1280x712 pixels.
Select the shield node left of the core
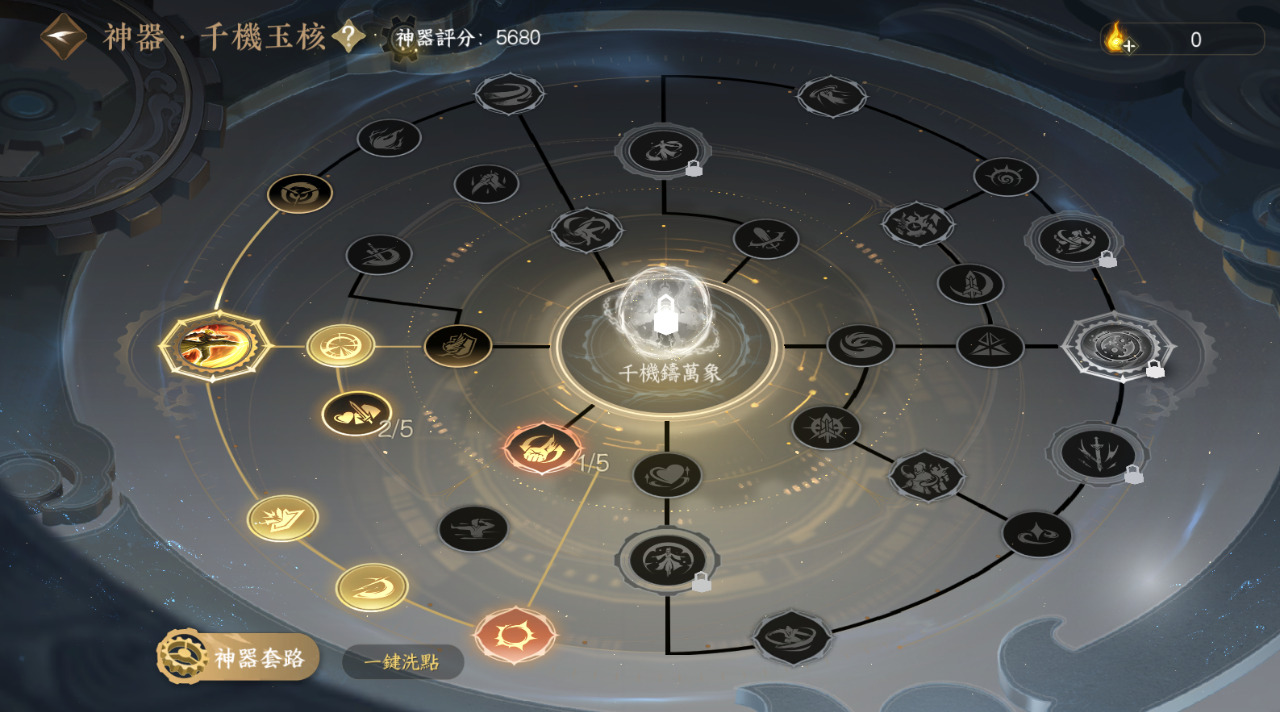click(x=458, y=346)
